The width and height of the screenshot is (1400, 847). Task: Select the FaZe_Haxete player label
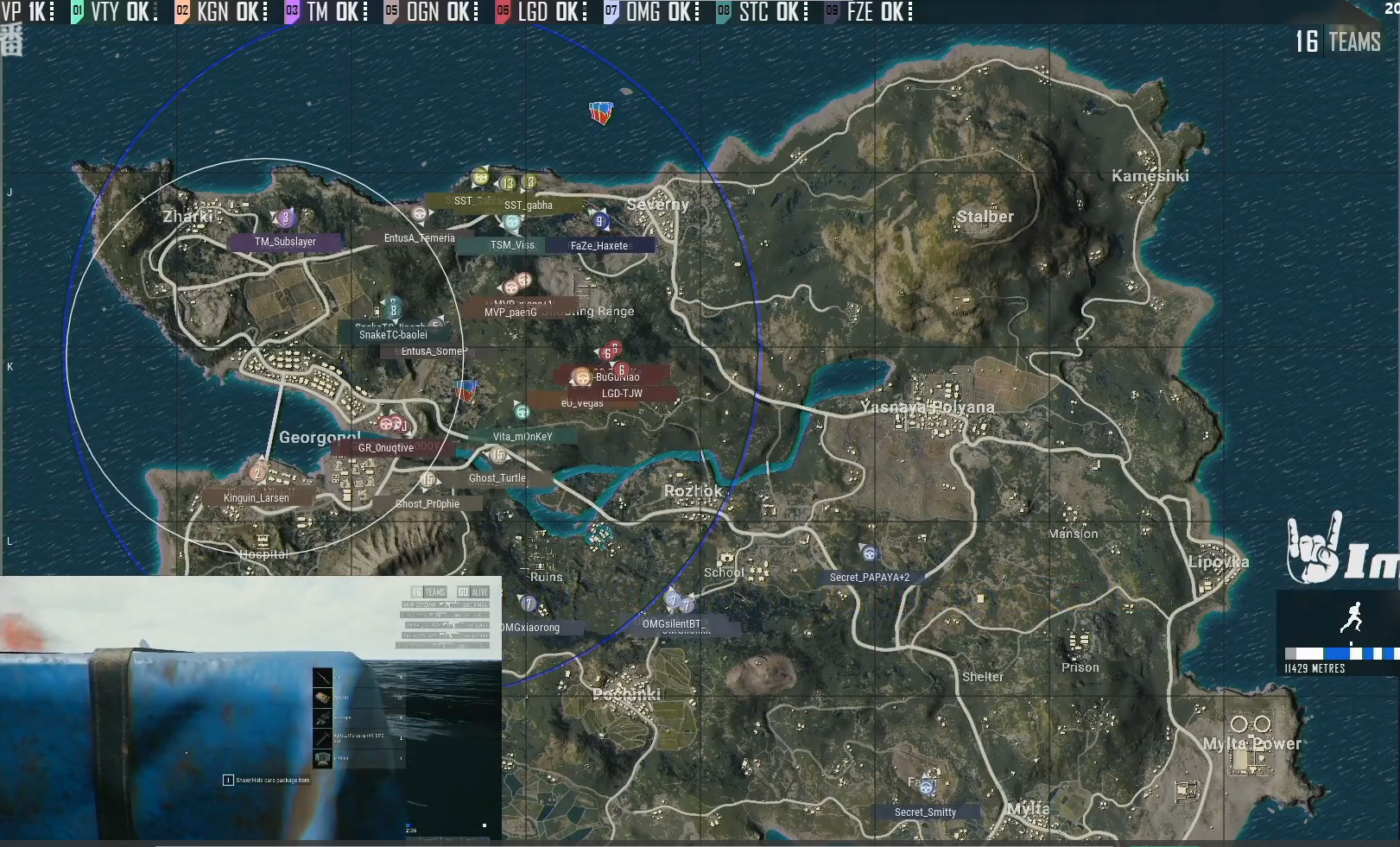click(599, 246)
